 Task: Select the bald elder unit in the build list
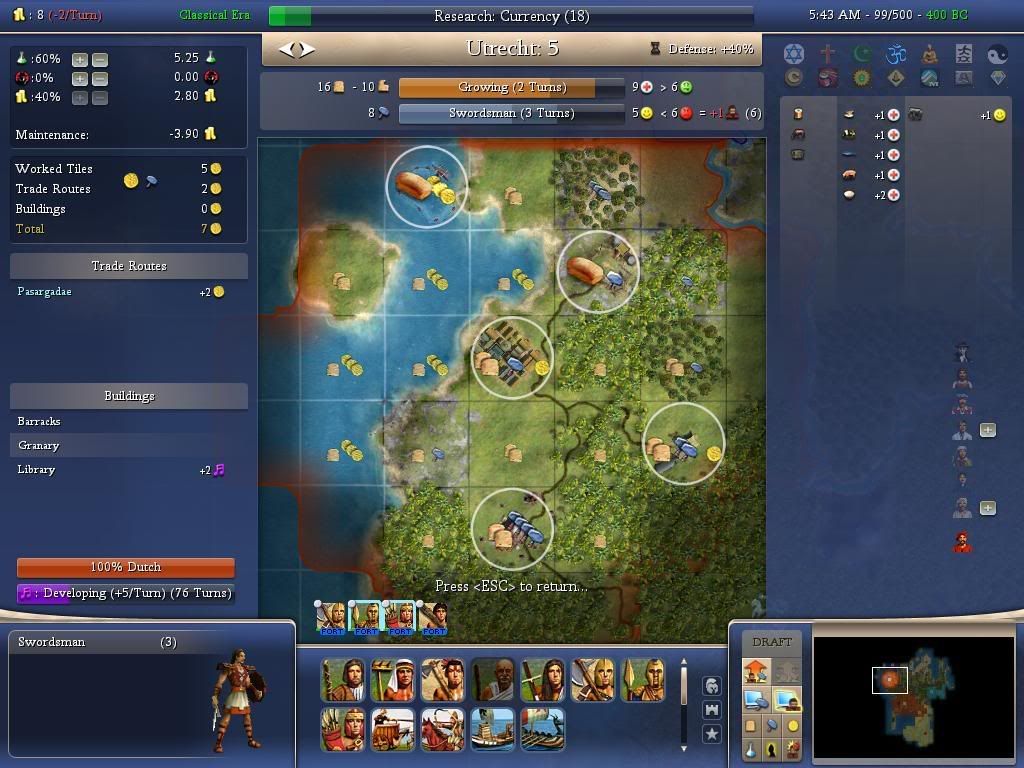click(x=492, y=680)
